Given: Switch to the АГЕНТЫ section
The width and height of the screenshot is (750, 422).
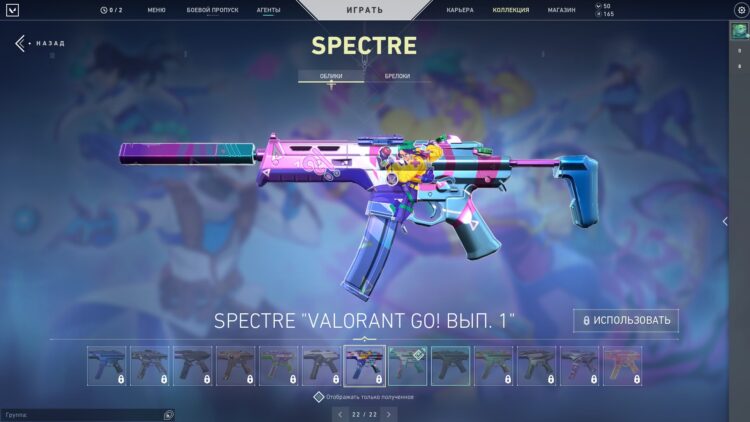Looking at the screenshot, I should tap(268, 10).
